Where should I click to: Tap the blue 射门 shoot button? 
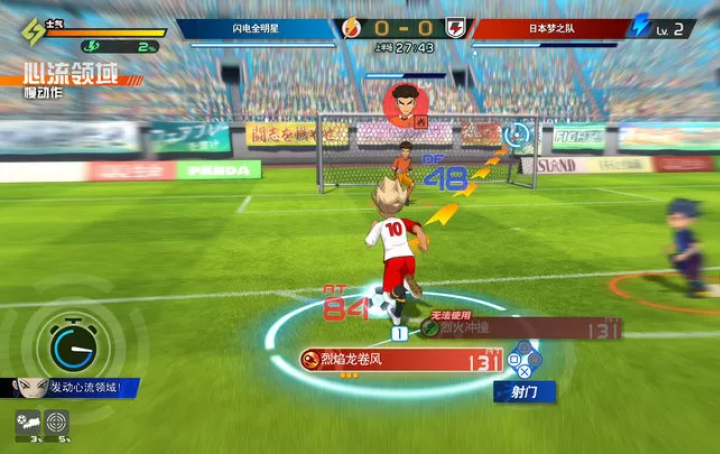tap(524, 391)
